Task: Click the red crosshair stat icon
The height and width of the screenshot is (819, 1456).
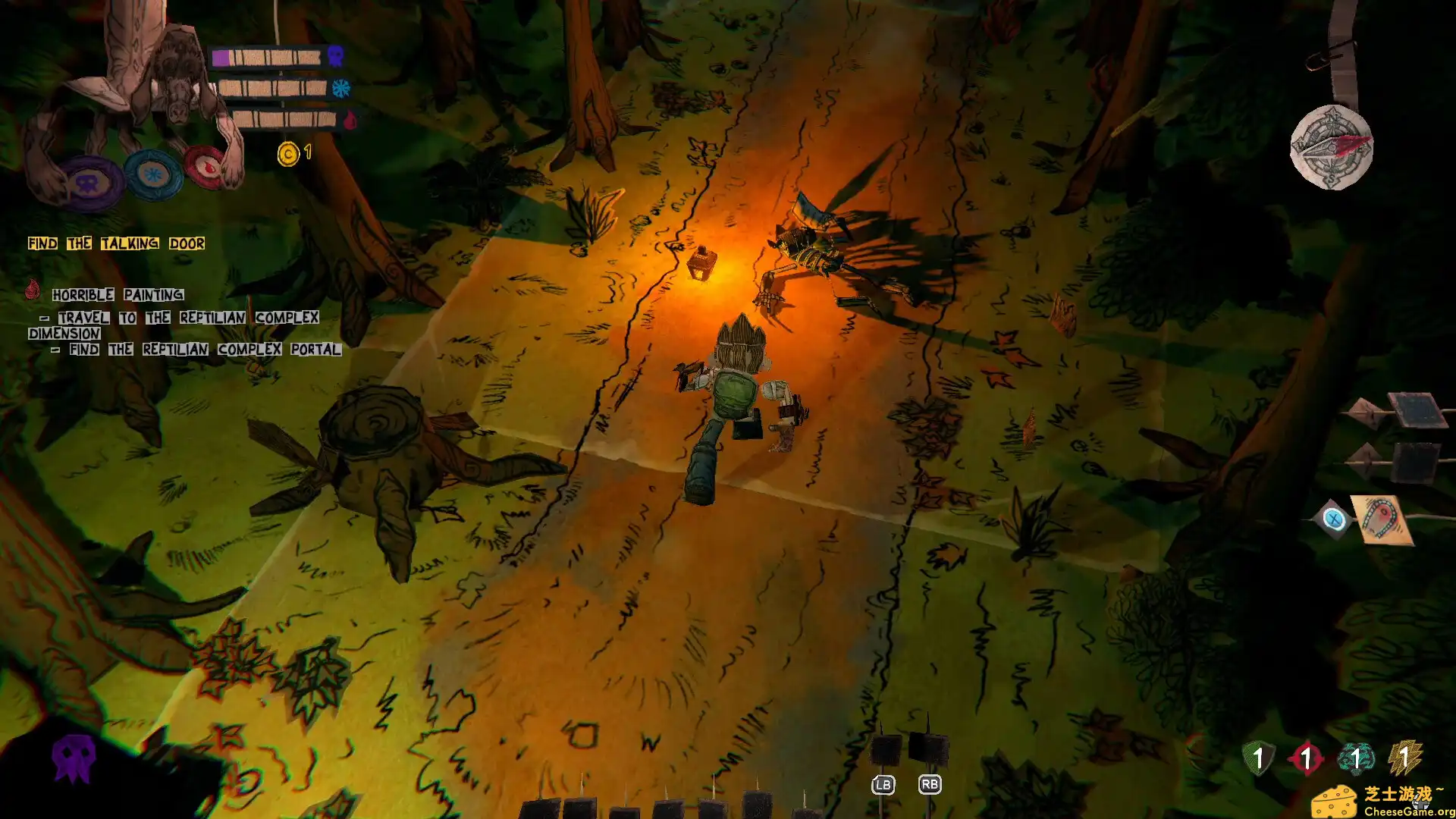Action: 1306,758
